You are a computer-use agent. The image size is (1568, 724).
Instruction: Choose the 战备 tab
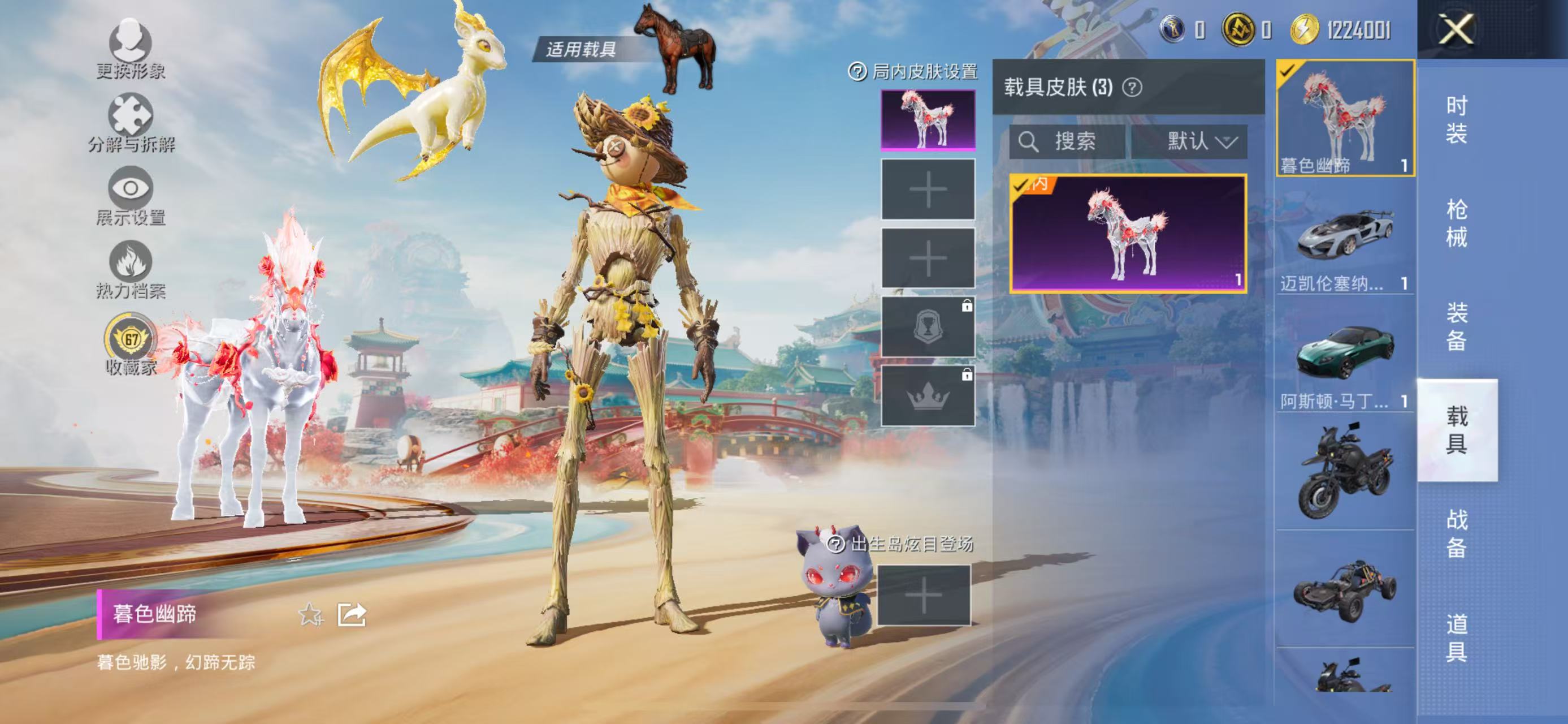[x=1456, y=533]
